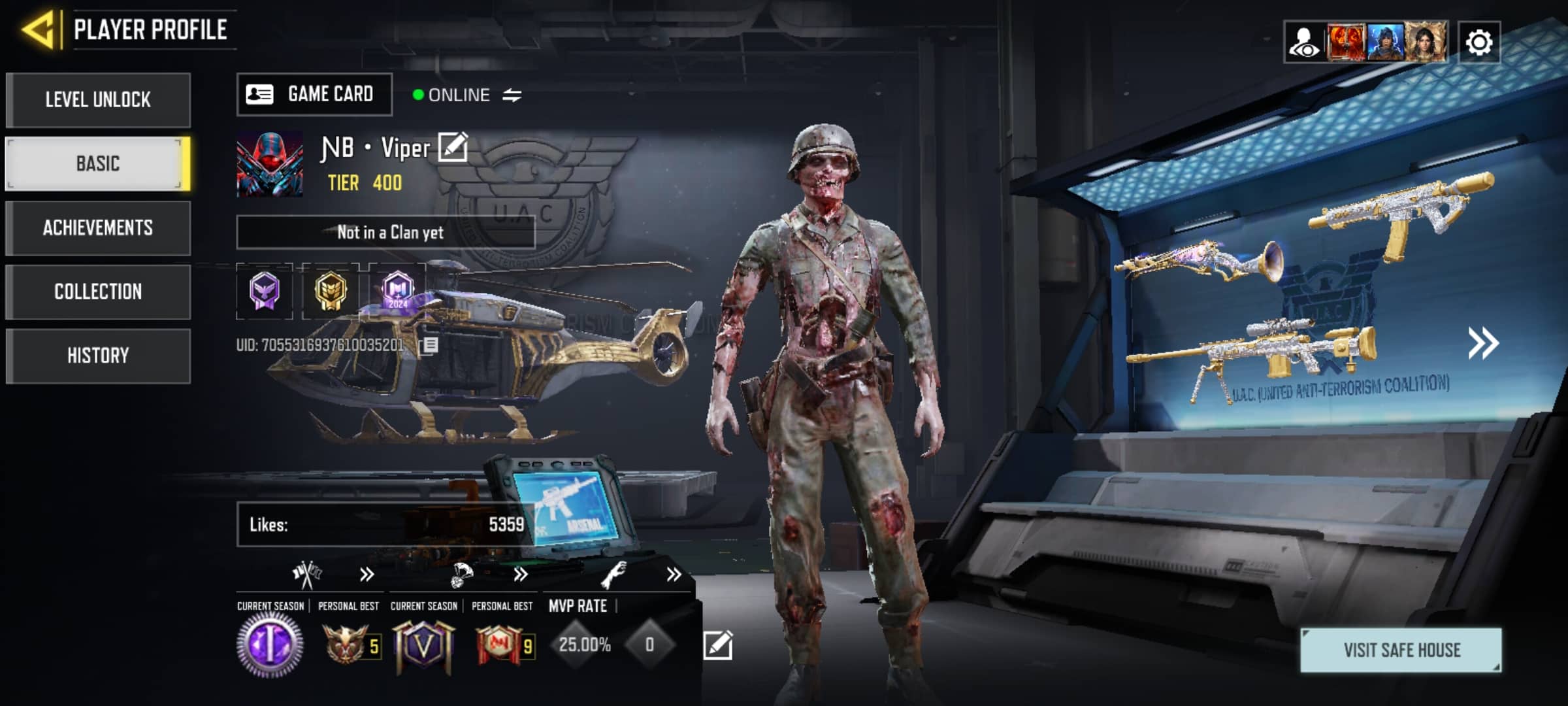Select the 2024 purple badge
Viewport: 1568px width, 706px height.
(397, 290)
